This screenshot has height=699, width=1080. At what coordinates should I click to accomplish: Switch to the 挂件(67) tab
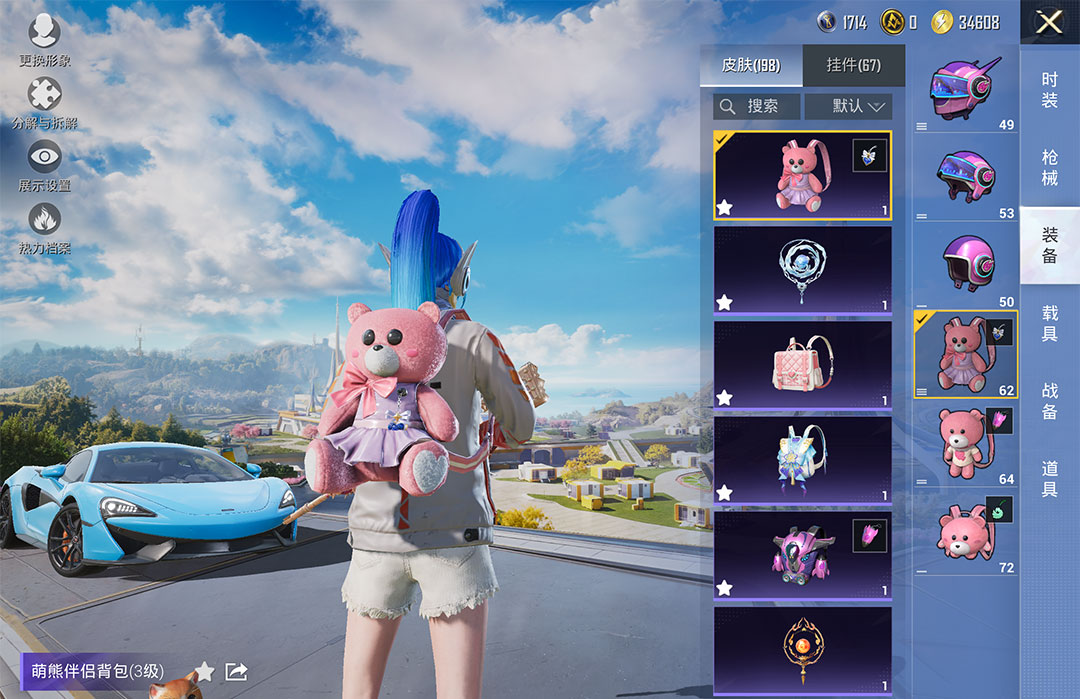[853, 66]
